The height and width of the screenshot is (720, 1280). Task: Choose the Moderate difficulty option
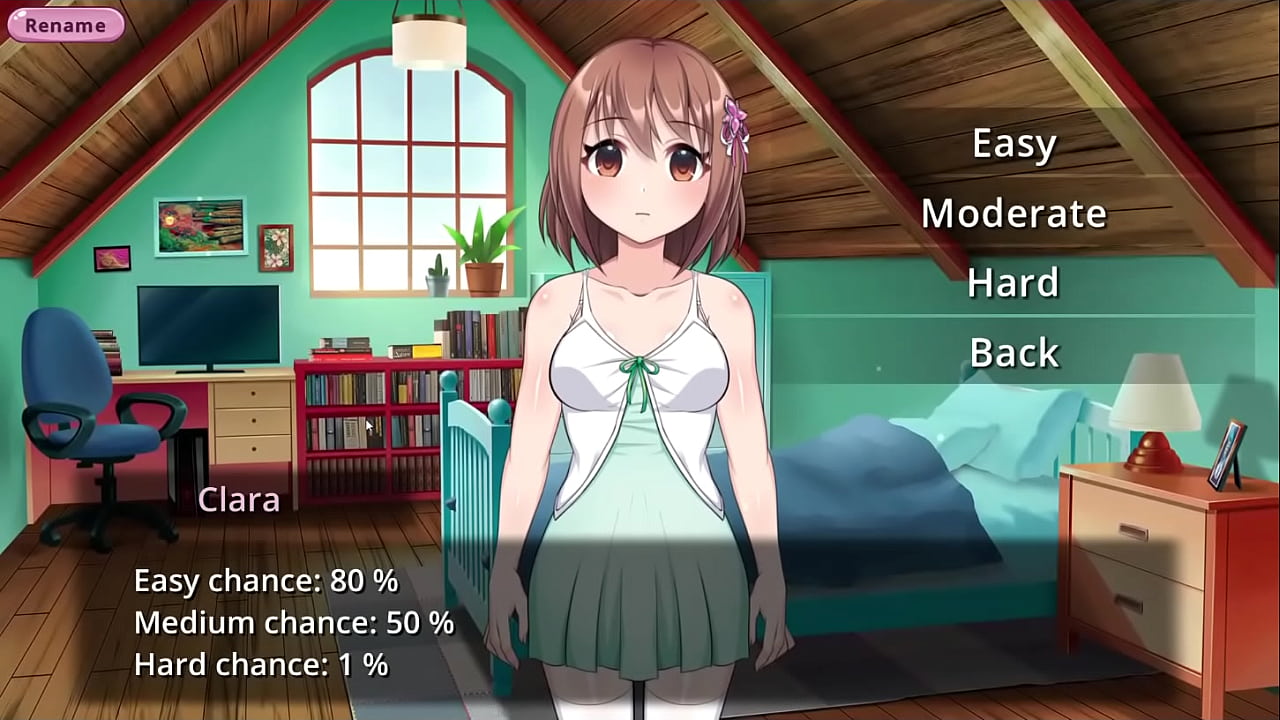tap(1014, 212)
